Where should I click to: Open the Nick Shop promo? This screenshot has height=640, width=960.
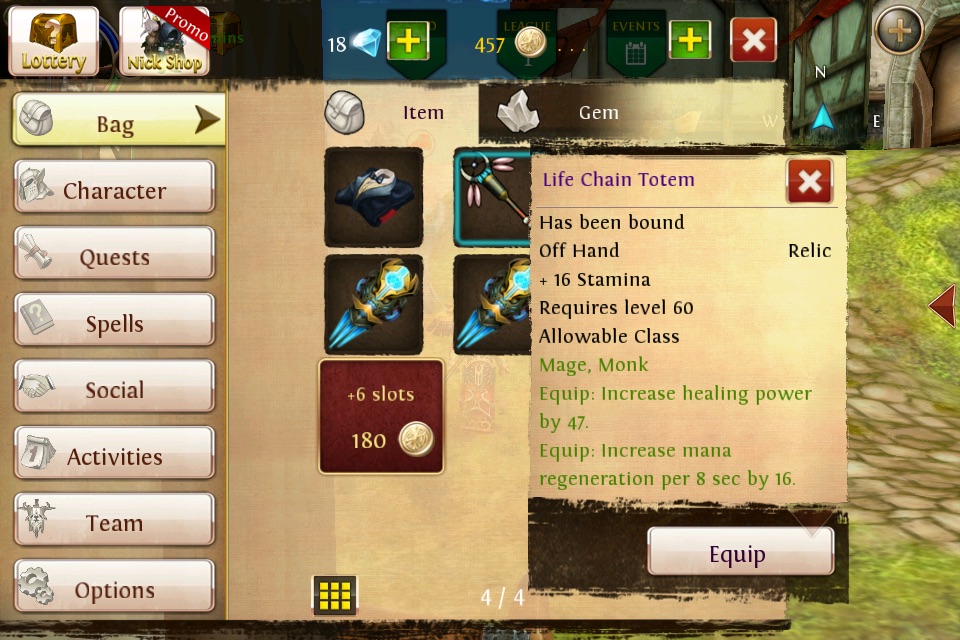[x=164, y=41]
